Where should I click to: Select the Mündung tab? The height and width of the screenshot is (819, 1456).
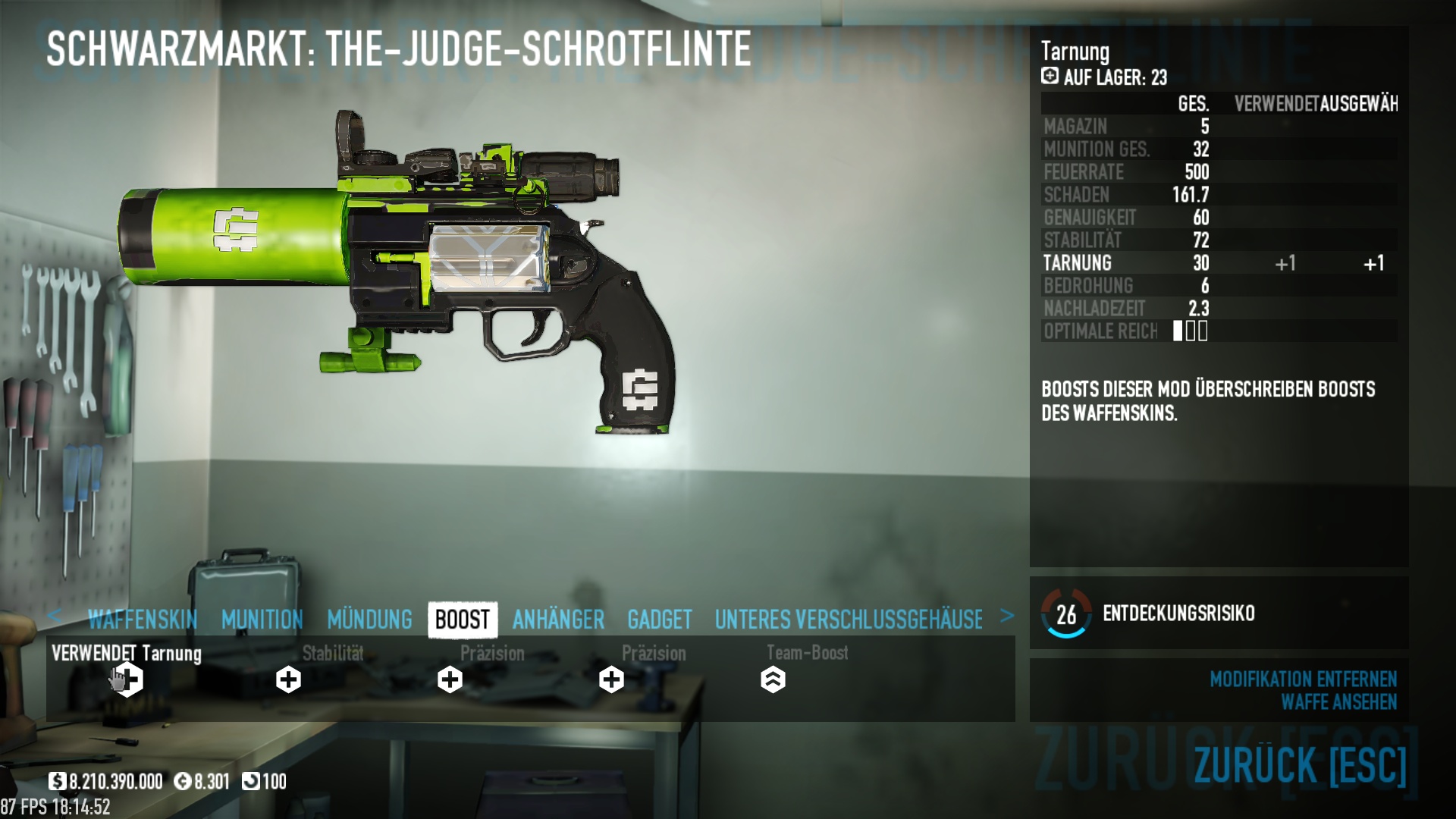[x=369, y=620]
